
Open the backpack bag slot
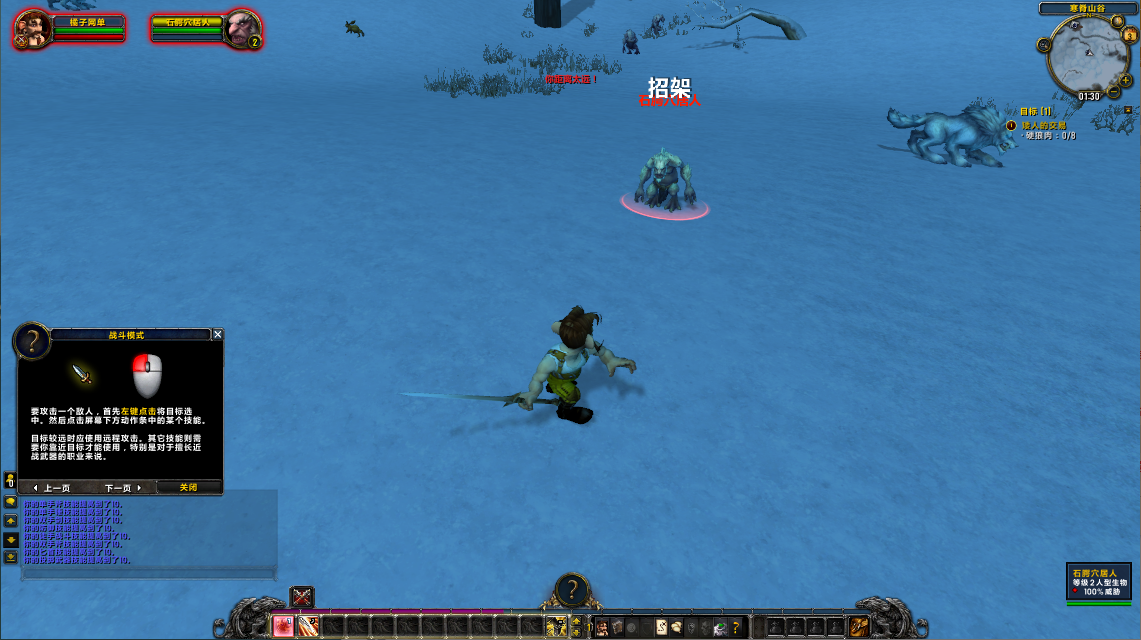click(859, 627)
